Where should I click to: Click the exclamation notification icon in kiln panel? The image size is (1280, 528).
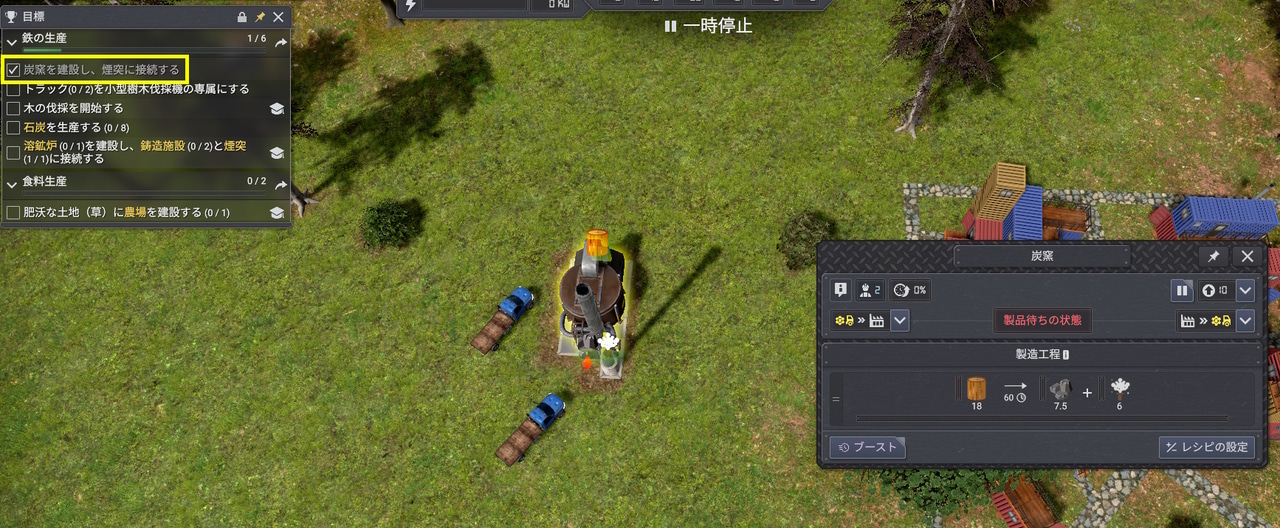(841, 291)
